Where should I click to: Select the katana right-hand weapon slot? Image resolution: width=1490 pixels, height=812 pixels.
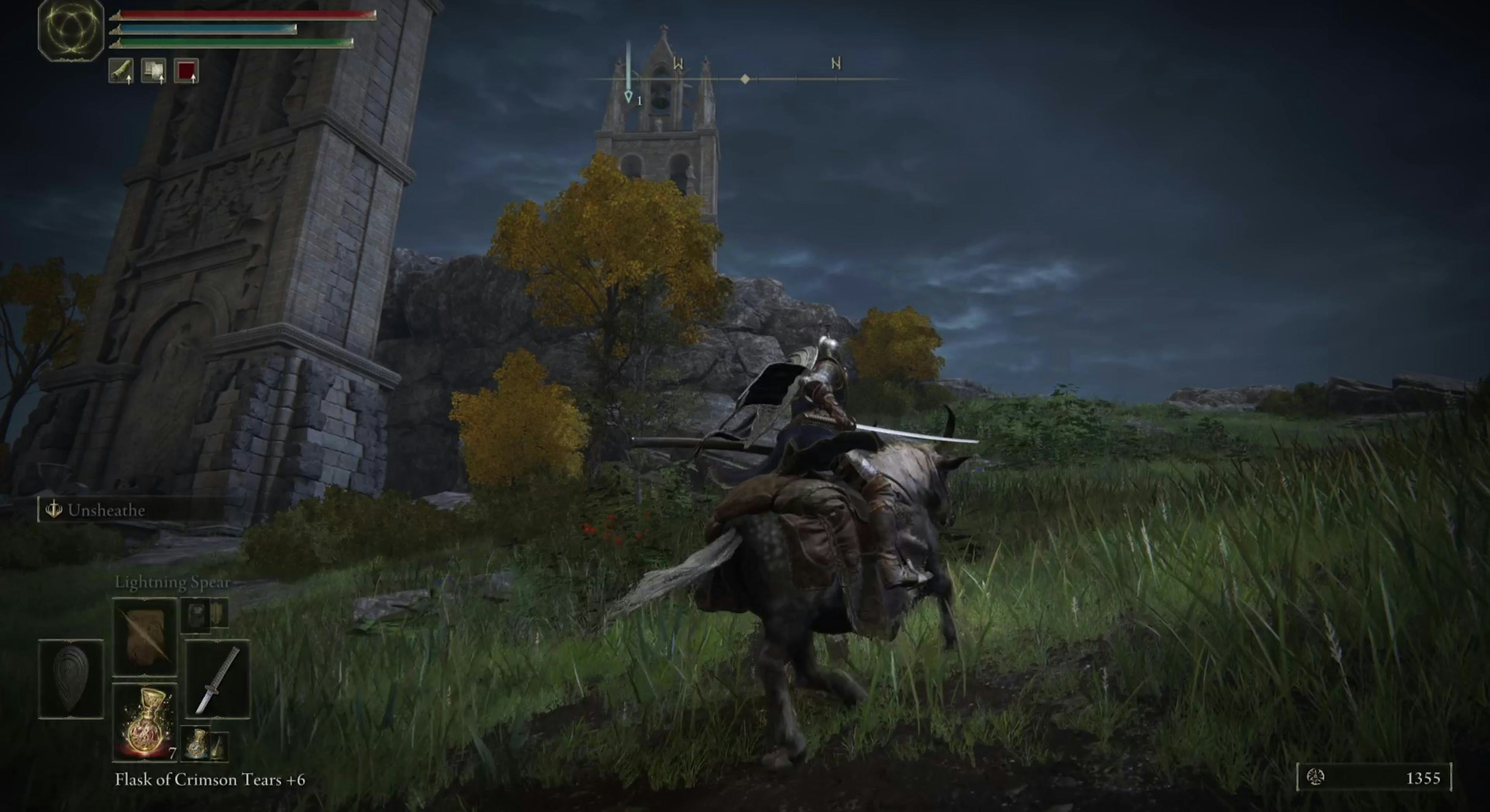tap(218, 679)
